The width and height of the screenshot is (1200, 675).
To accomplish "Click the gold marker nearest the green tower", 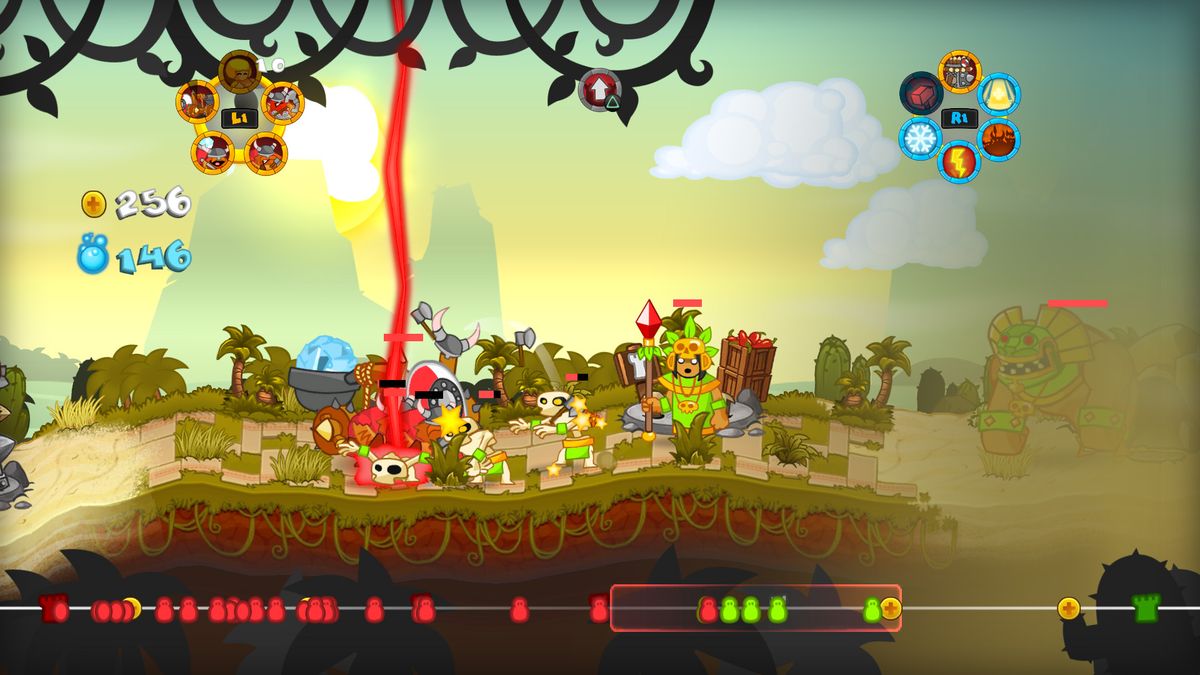I will click(1069, 608).
